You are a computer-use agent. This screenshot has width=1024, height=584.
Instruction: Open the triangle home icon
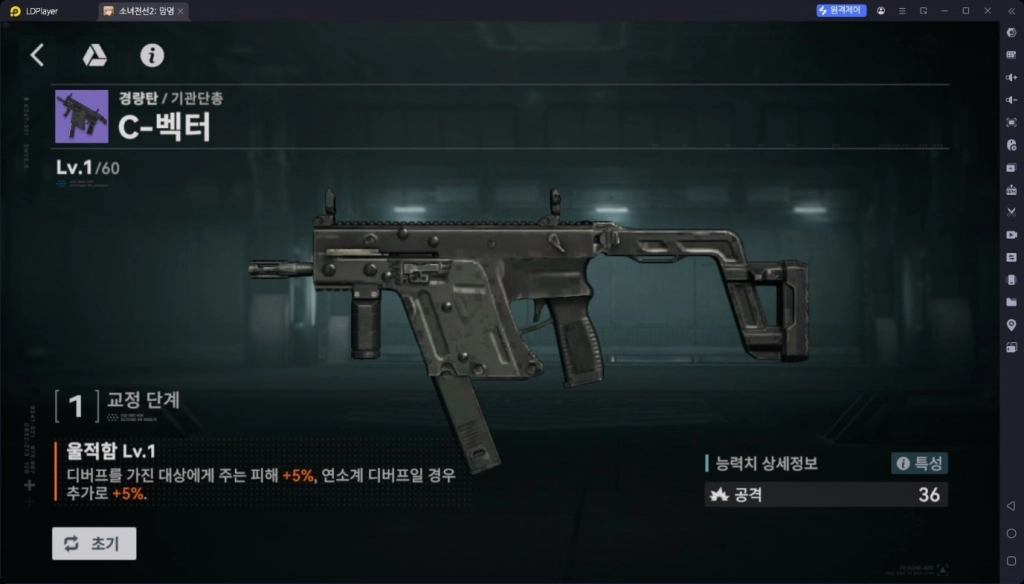94,55
